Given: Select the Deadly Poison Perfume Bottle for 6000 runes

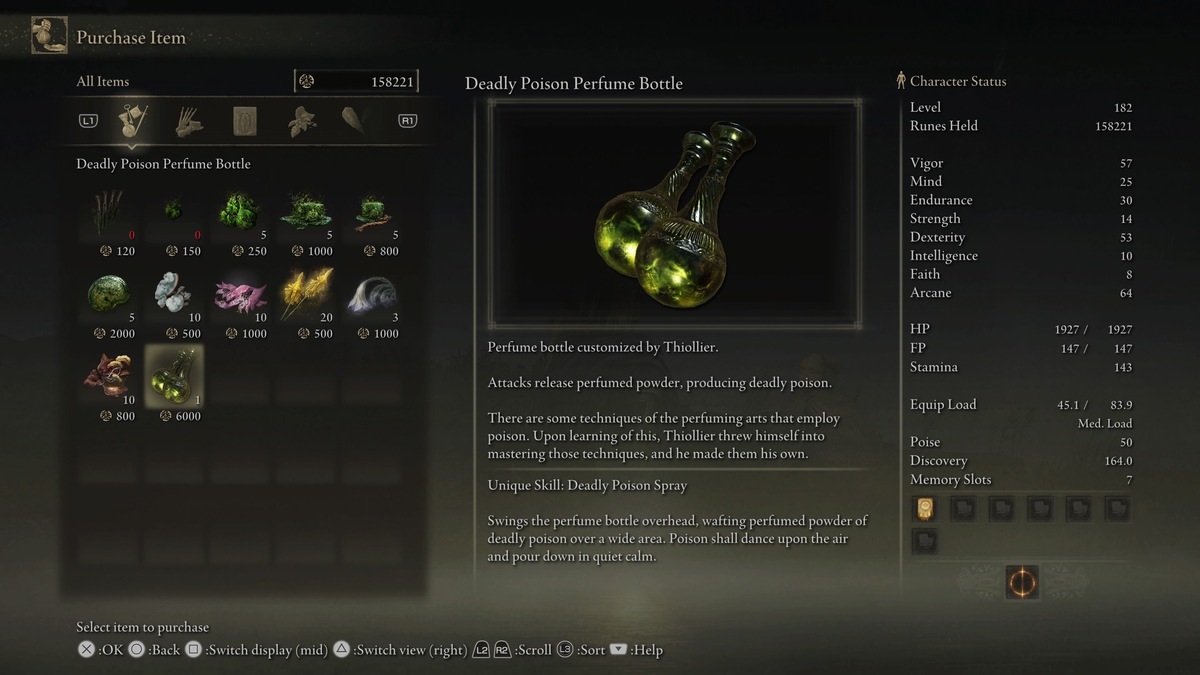Looking at the screenshot, I should (174, 377).
